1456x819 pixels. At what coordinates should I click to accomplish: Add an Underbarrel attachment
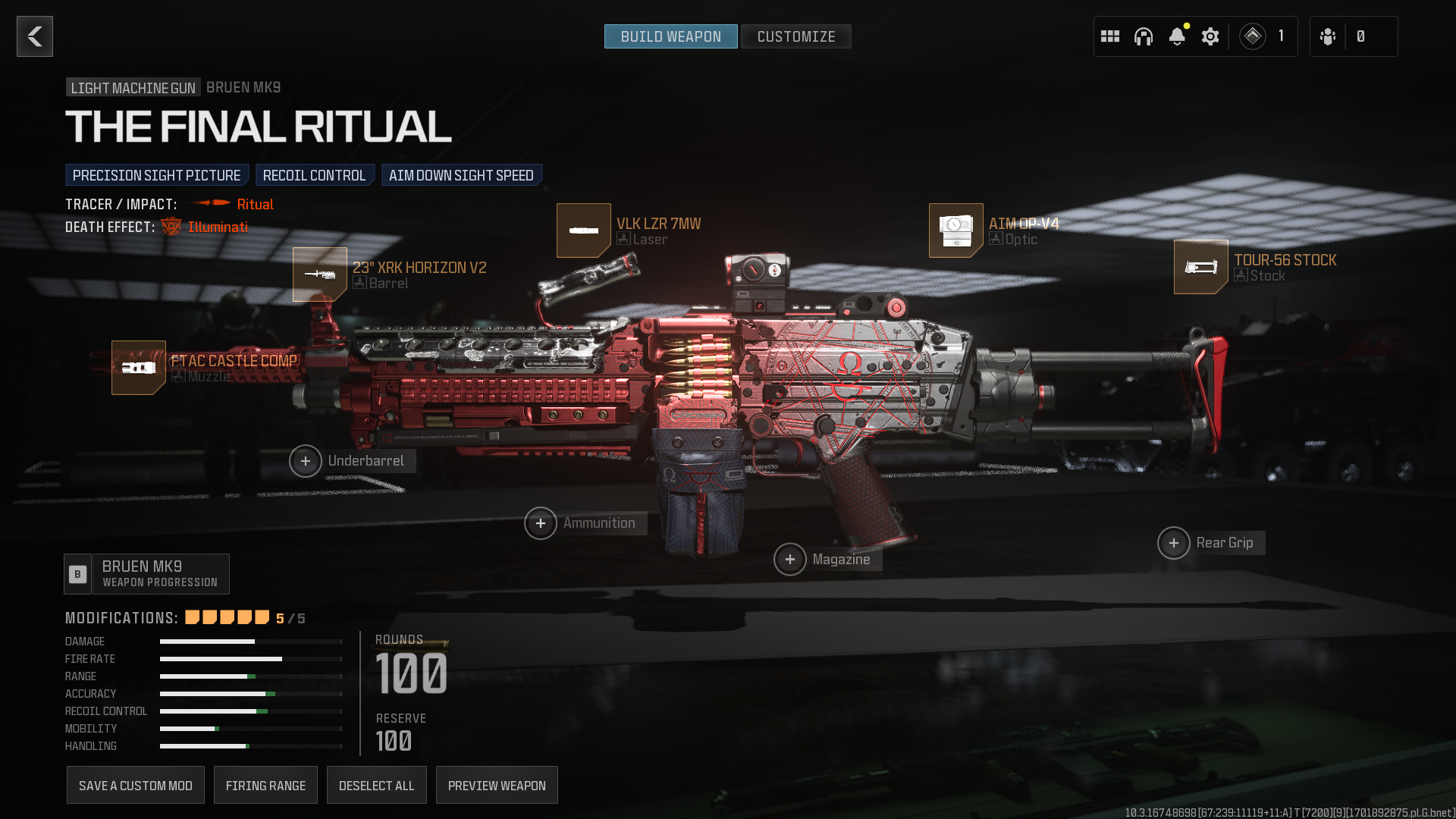point(306,461)
